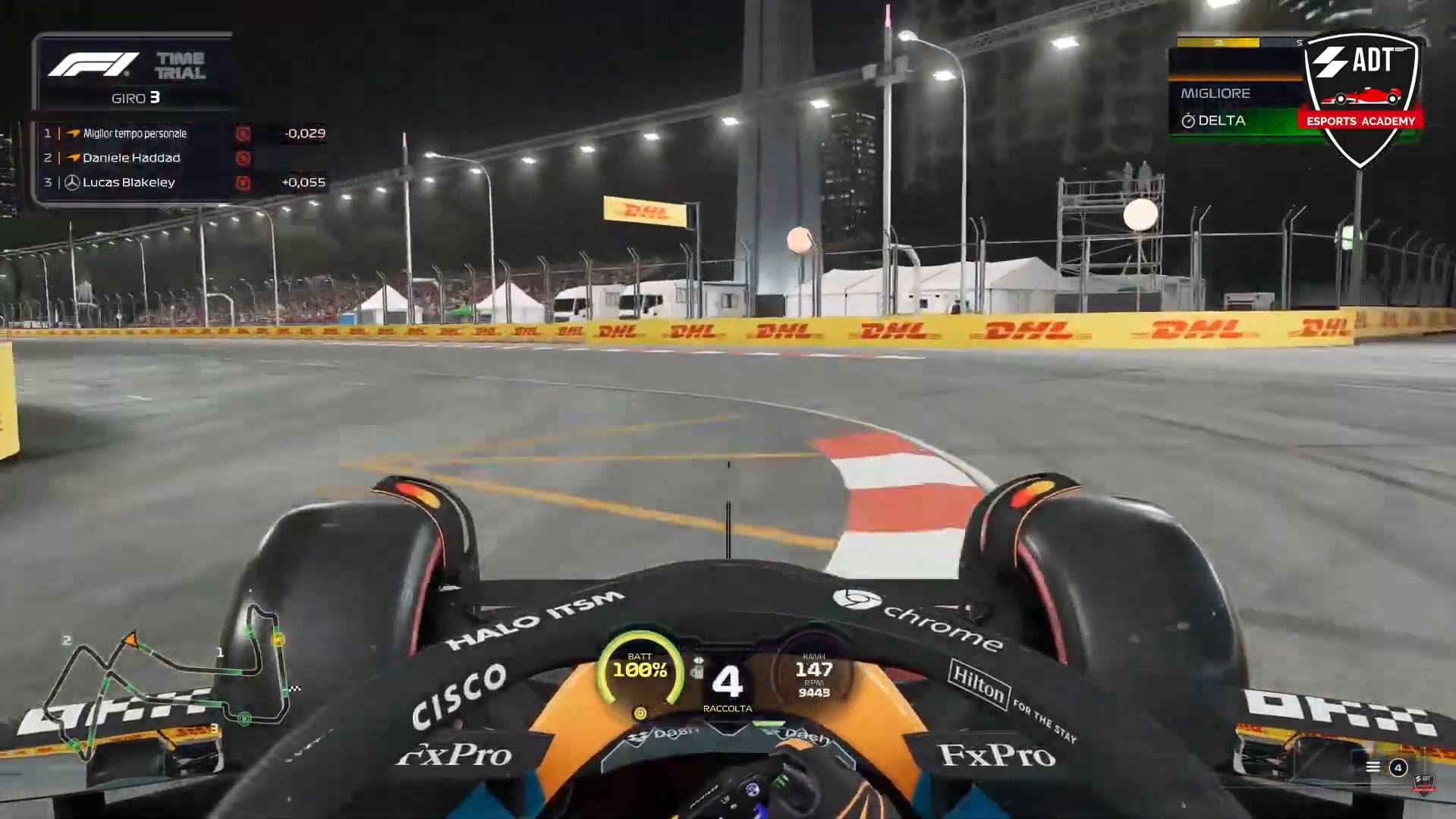Image resolution: width=1456 pixels, height=819 pixels.
Task: Expand the GIRO 3 lap counter header
Action: 137,98
